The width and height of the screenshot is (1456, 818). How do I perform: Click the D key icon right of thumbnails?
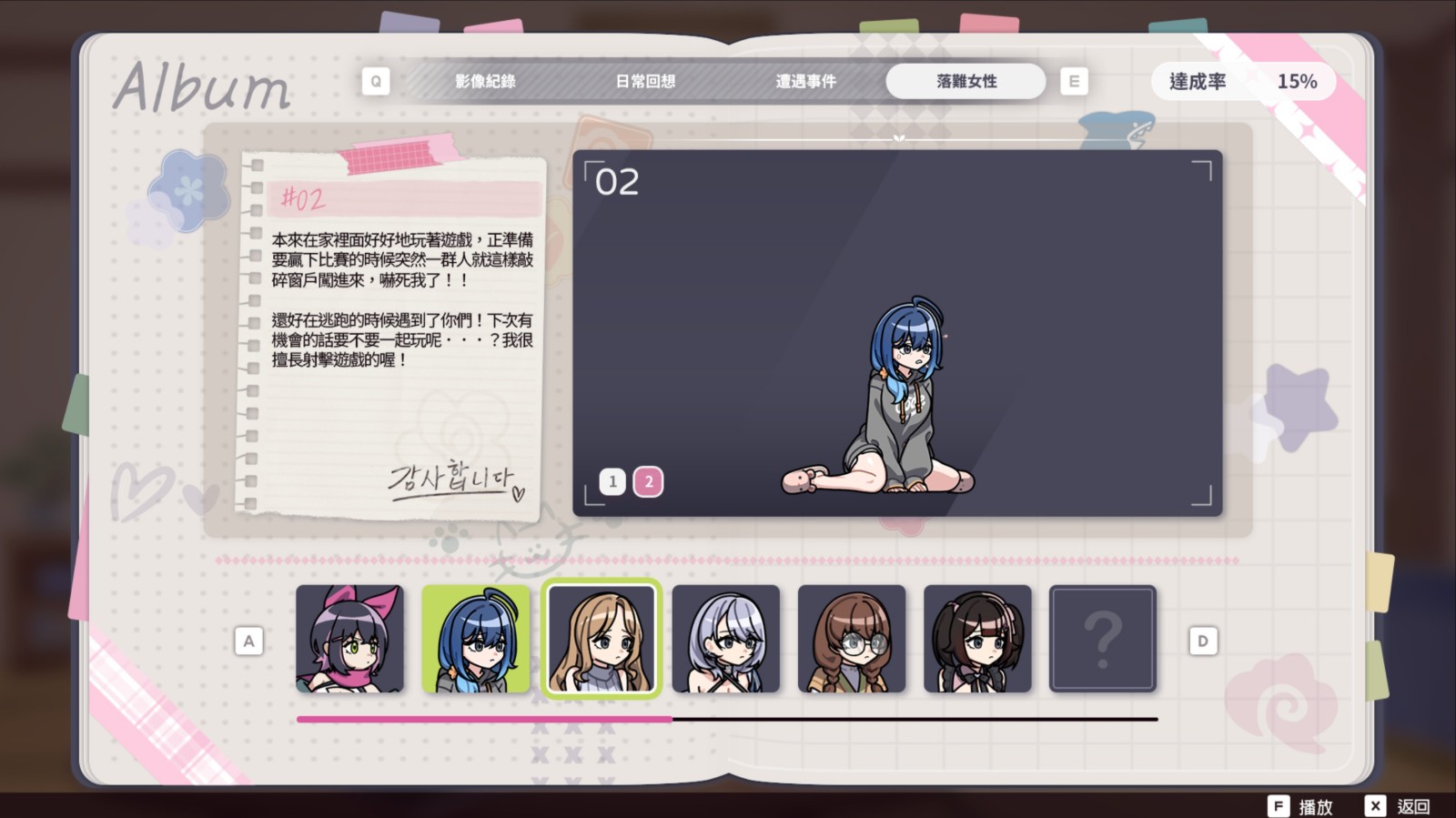pos(1203,641)
